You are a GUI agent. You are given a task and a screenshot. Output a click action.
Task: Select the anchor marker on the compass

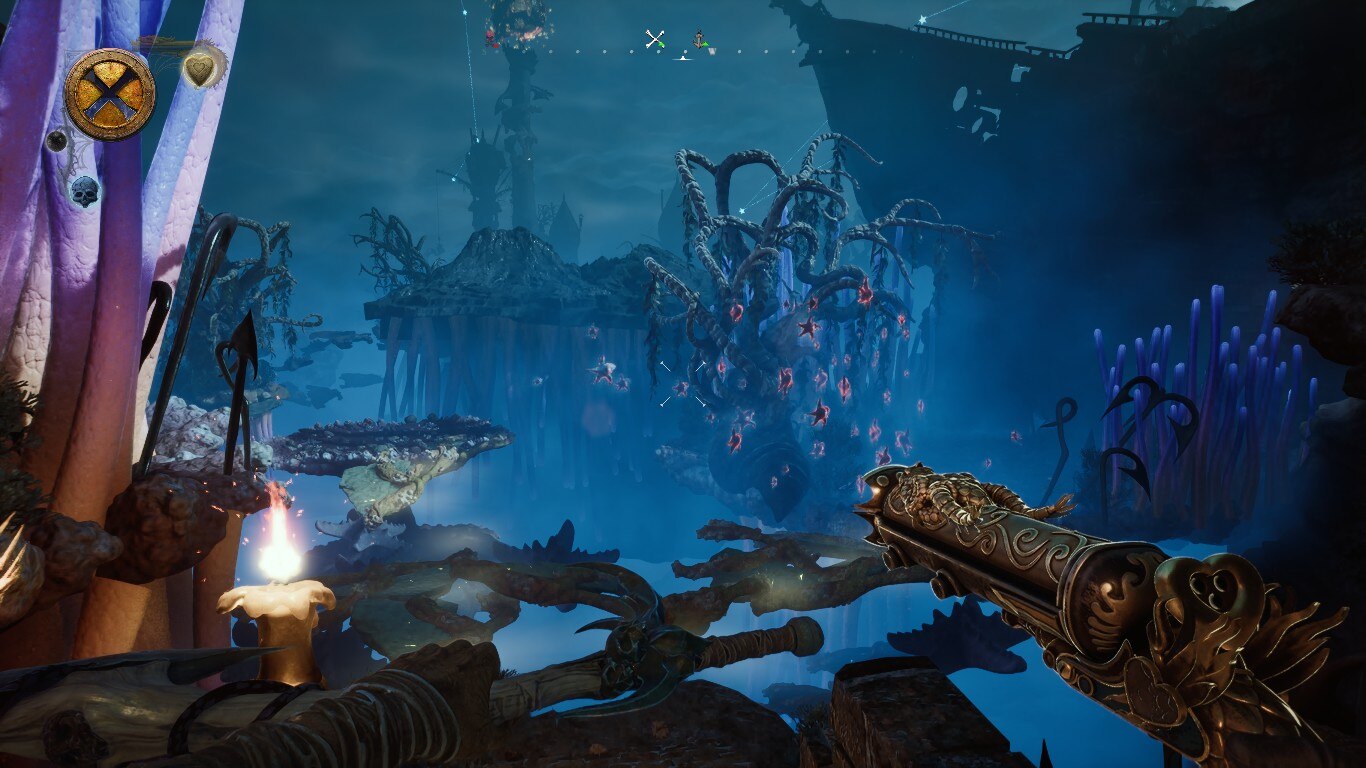700,40
